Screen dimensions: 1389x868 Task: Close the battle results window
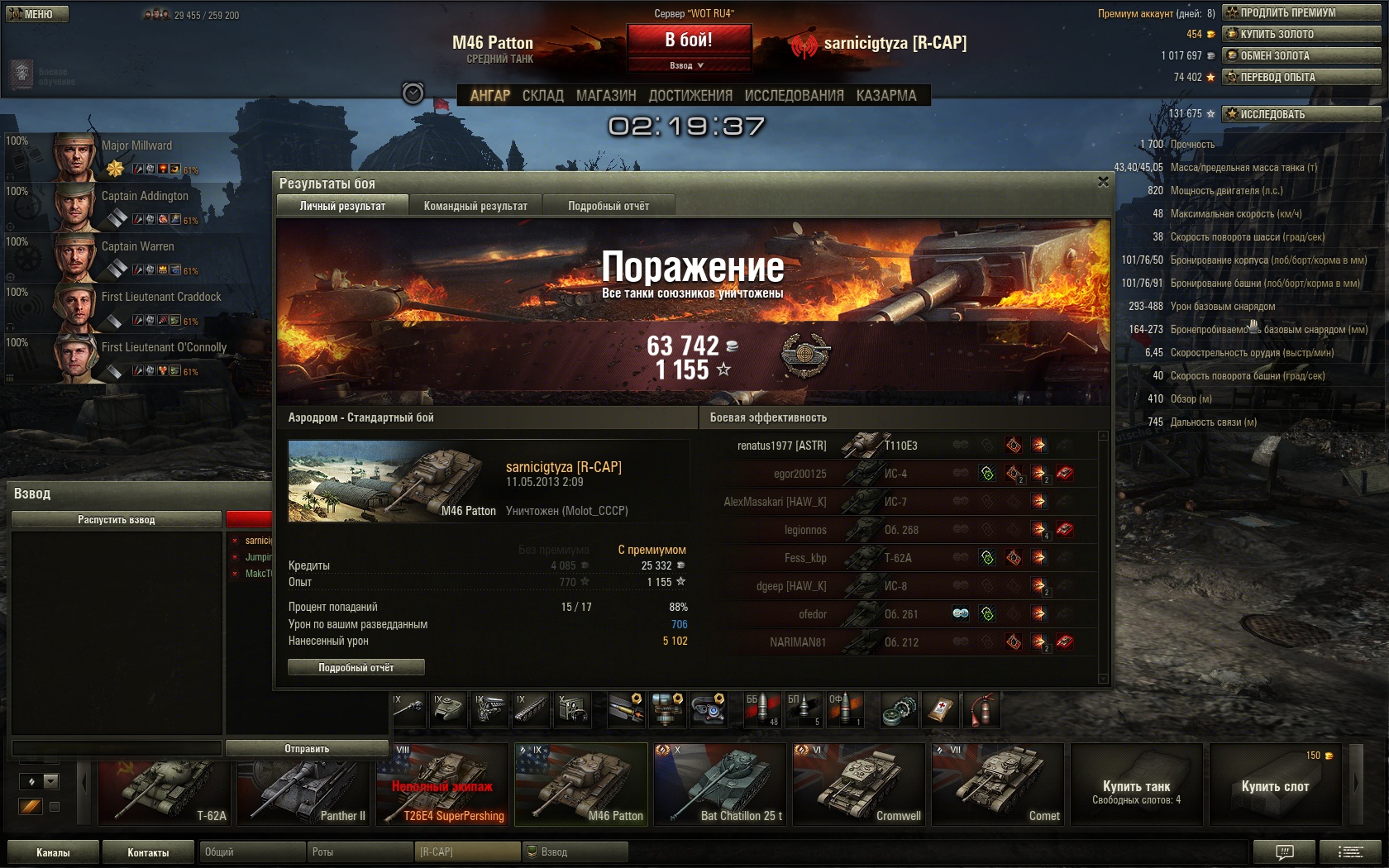coord(1103,182)
